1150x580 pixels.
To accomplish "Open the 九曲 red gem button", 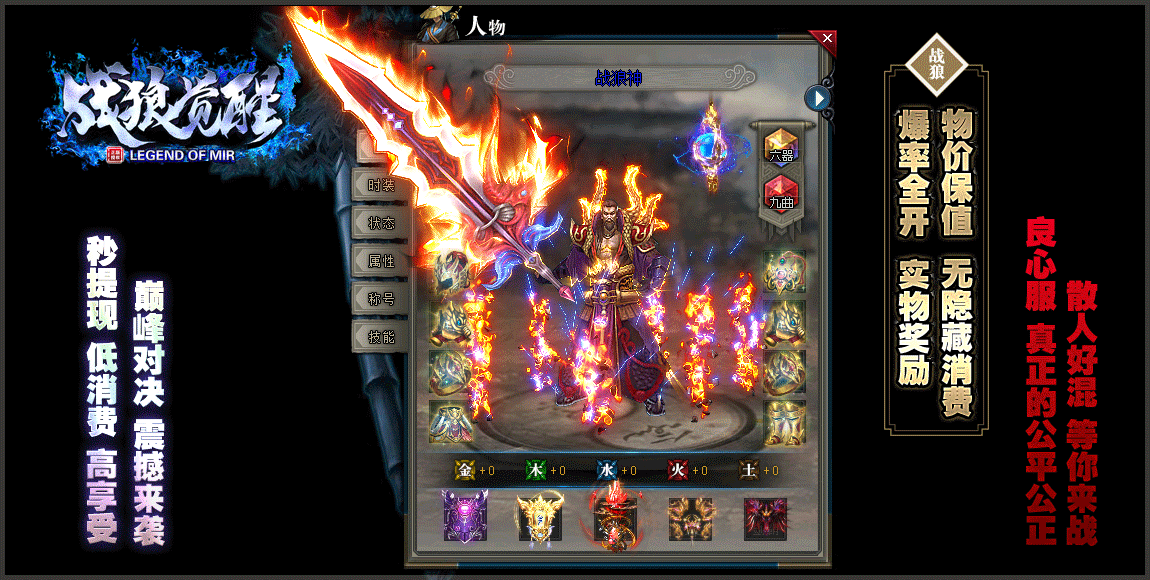I will click(x=781, y=192).
